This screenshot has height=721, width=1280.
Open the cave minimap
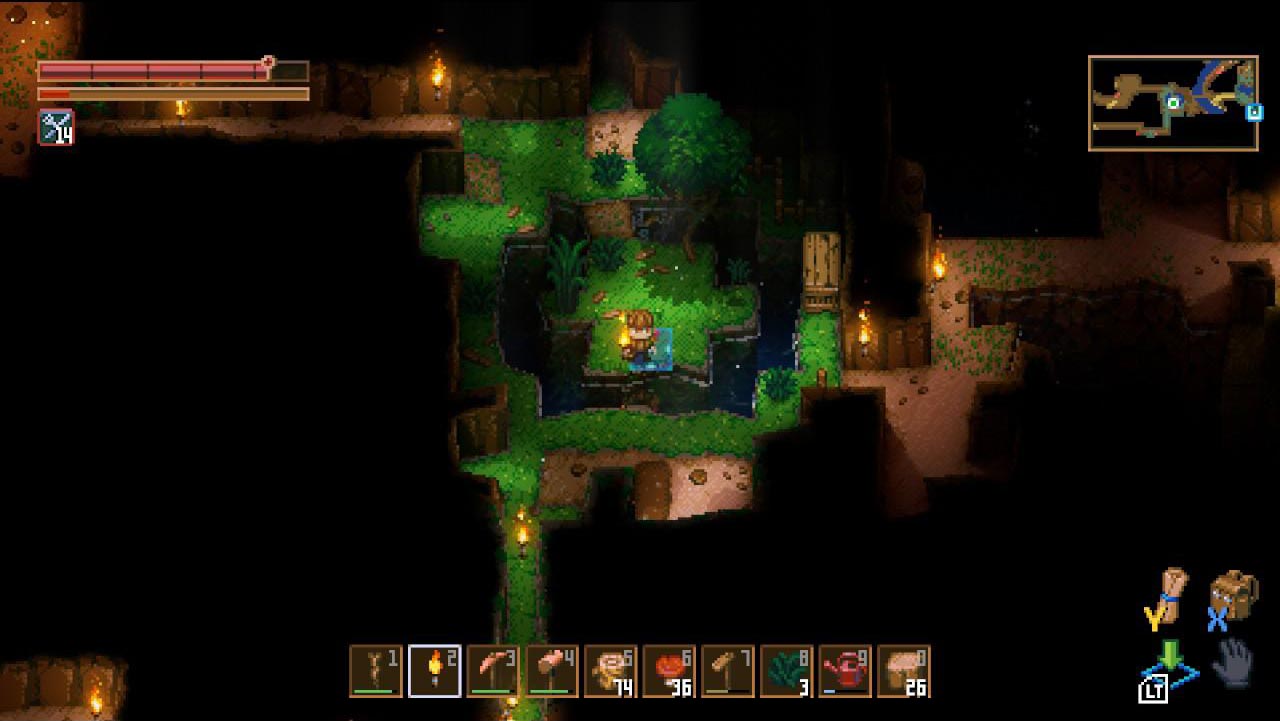coord(1173,103)
